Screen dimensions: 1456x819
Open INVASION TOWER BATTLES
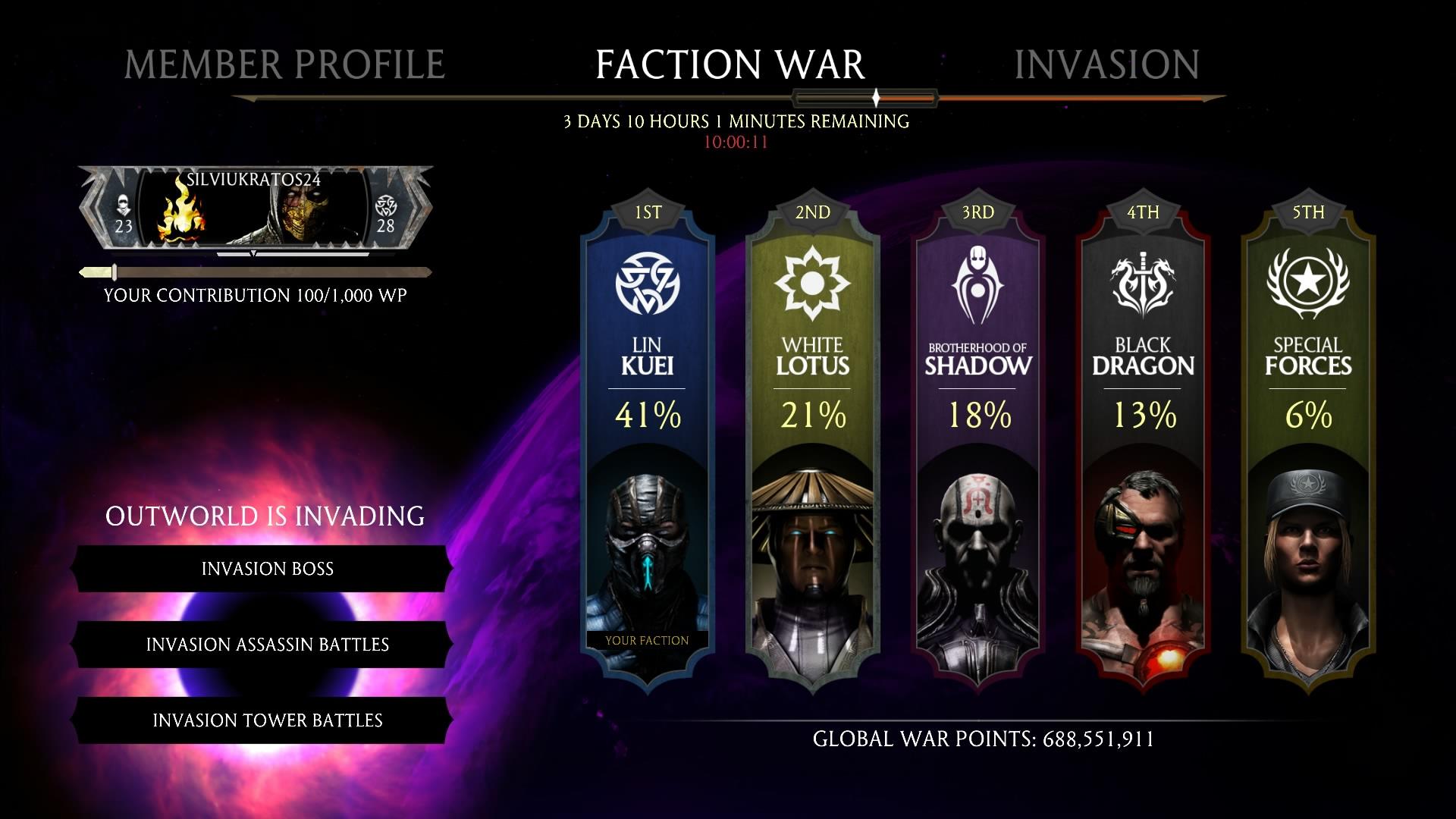click(267, 720)
